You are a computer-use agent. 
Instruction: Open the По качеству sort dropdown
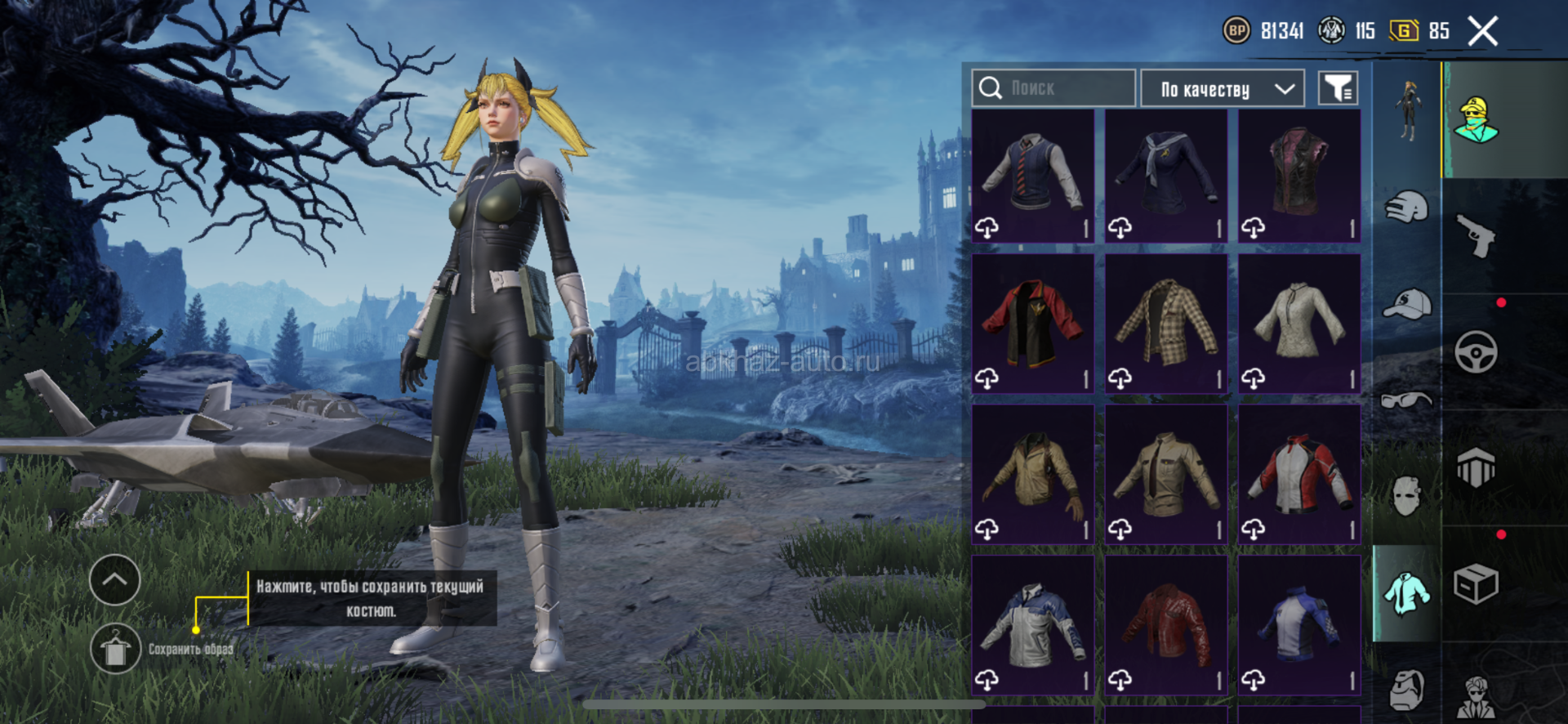1222,88
